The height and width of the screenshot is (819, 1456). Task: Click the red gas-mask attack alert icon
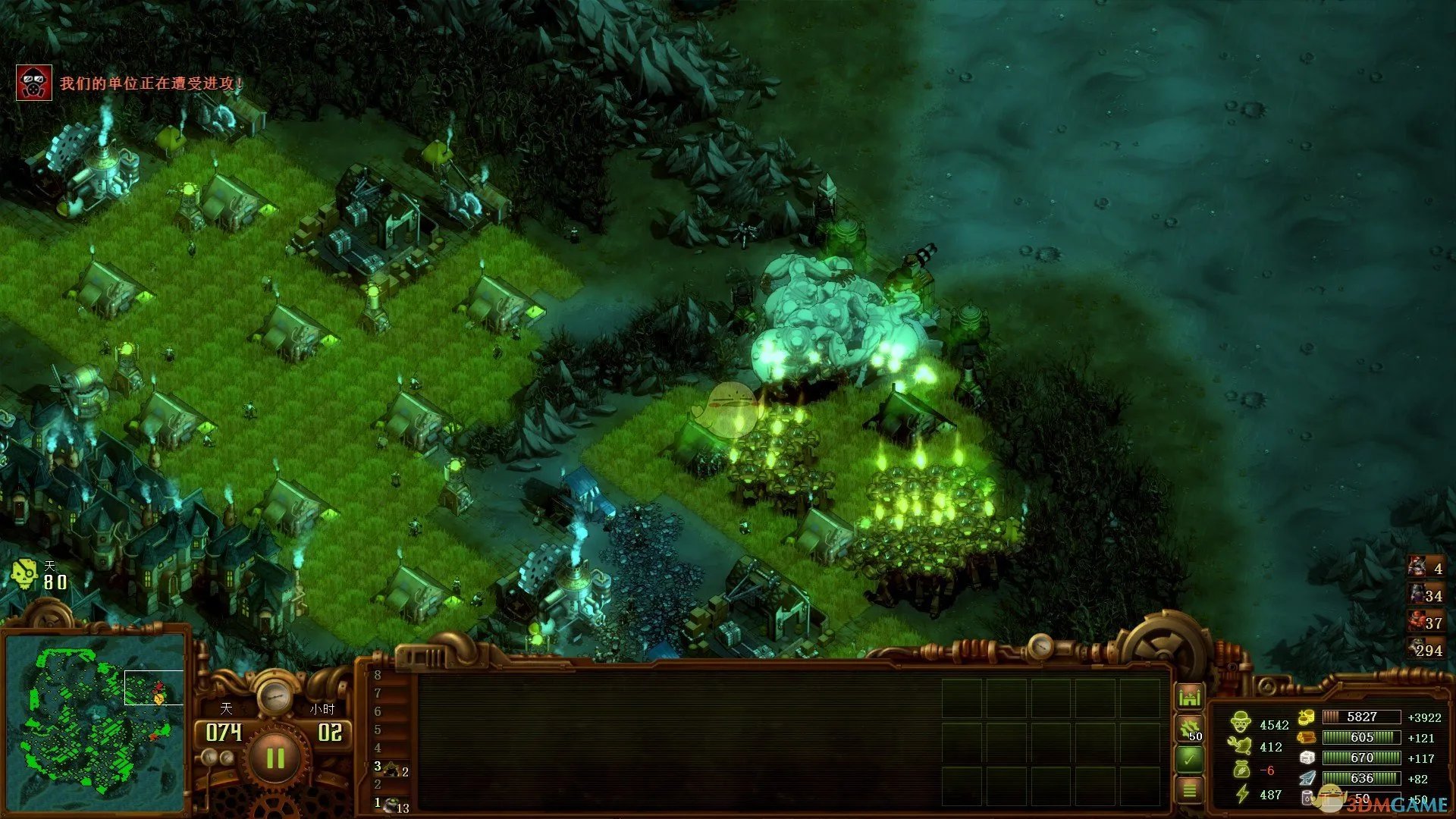pos(34,83)
